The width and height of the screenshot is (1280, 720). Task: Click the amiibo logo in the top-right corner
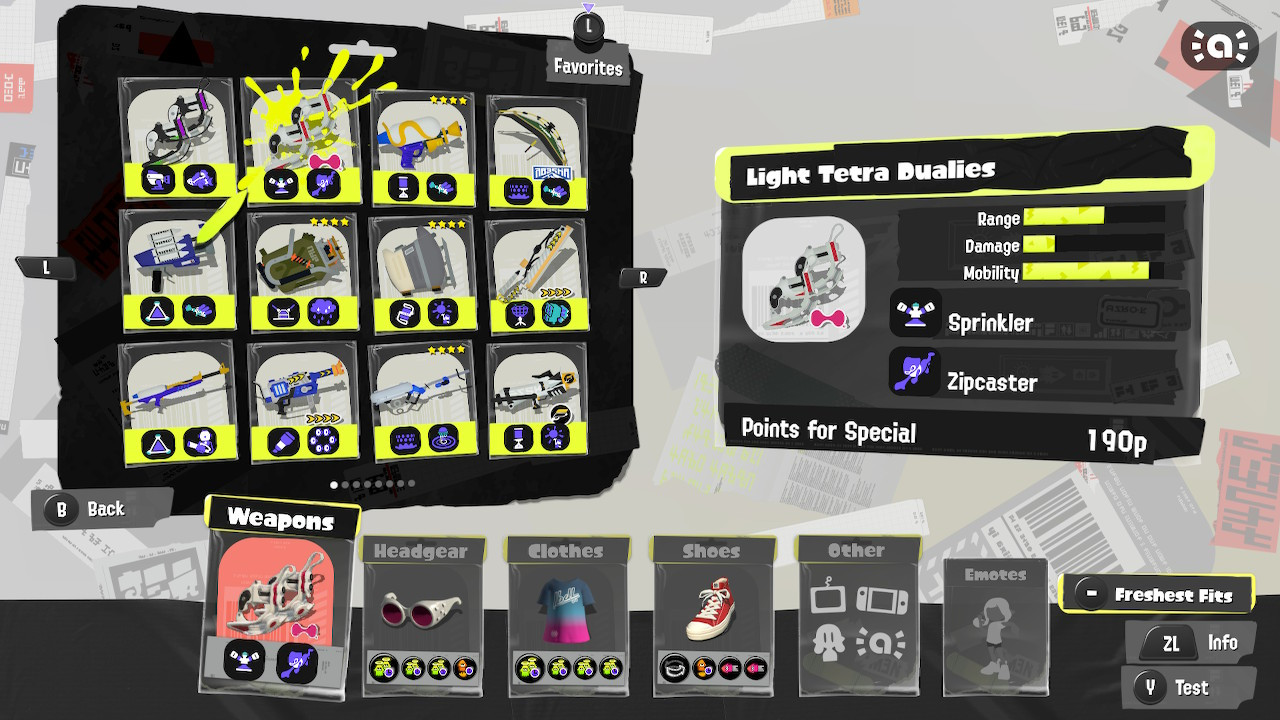pyautogui.click(x=1219, y=46)
